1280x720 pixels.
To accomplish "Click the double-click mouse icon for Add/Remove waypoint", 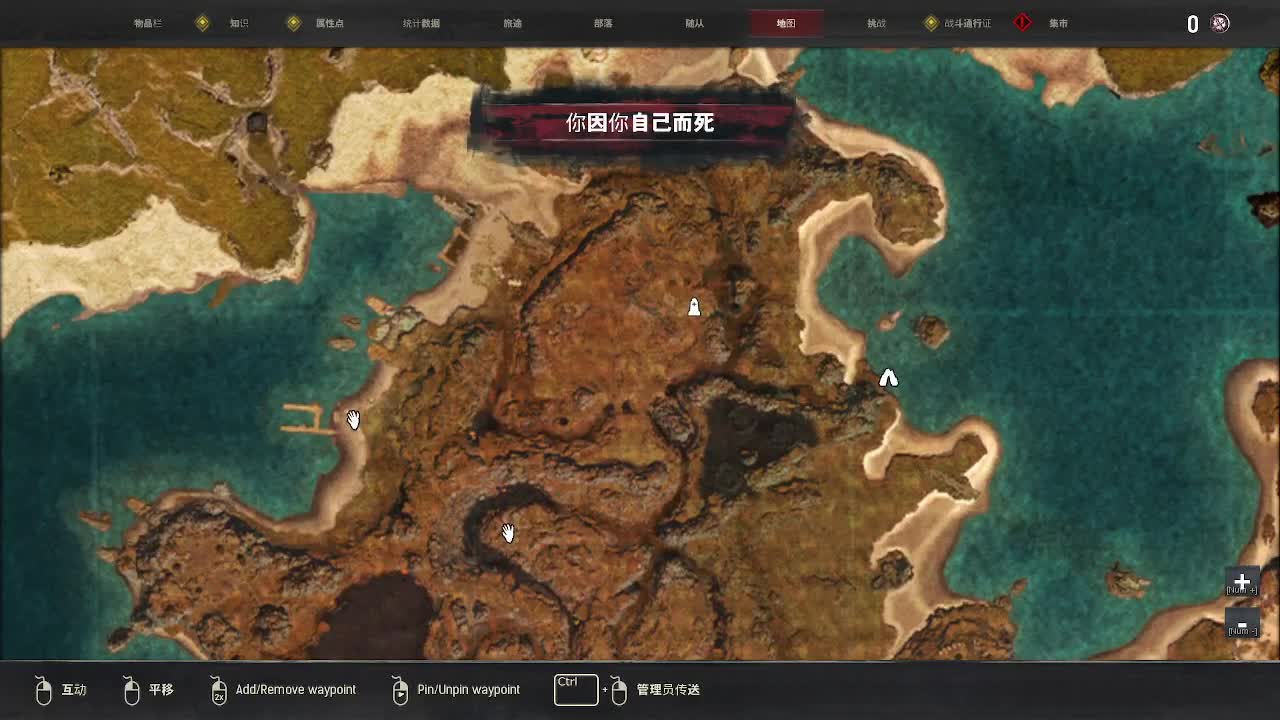I will tap(217, 689).
